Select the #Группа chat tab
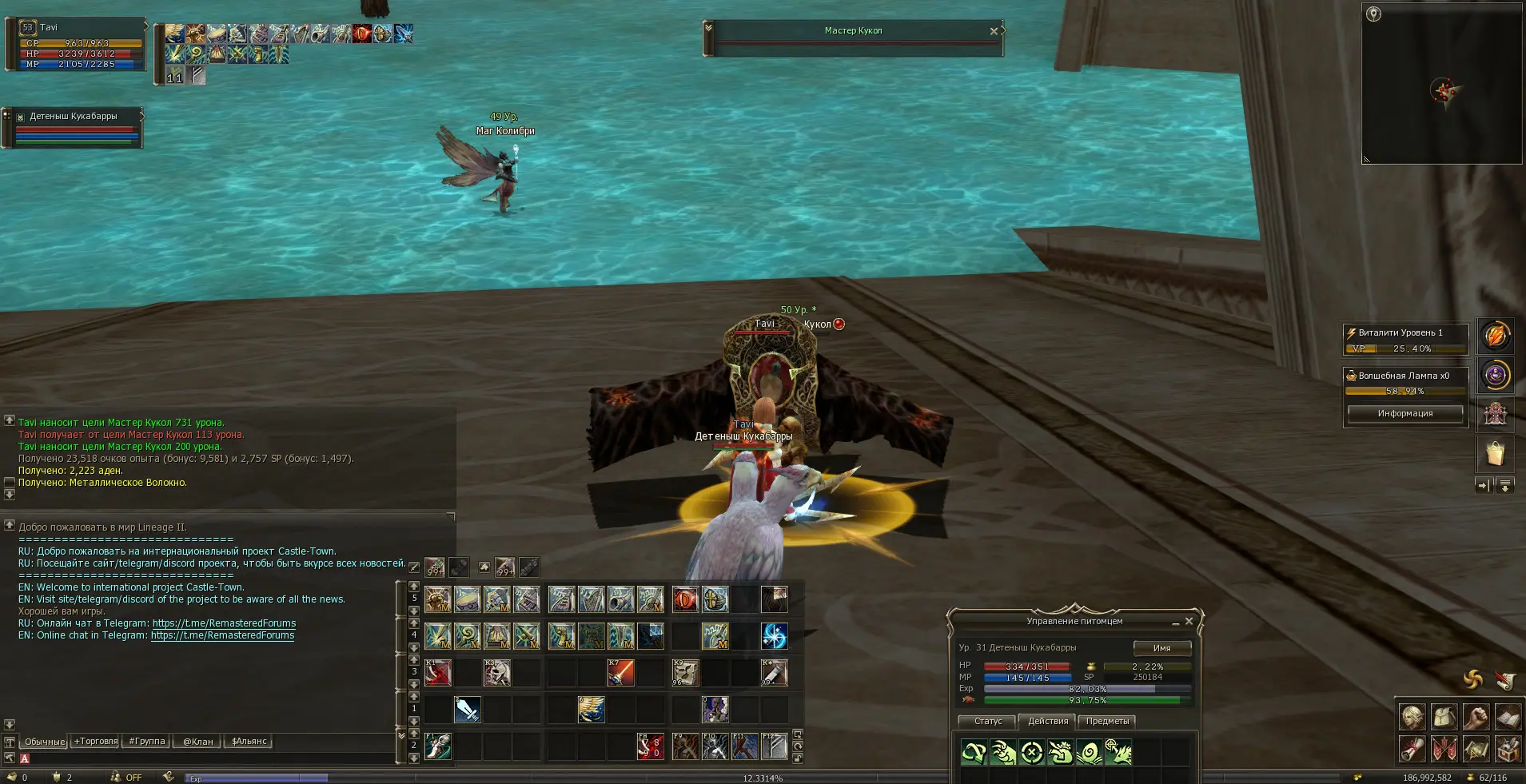The width and height of the screenshot is (1526, 784). [146, 742]
